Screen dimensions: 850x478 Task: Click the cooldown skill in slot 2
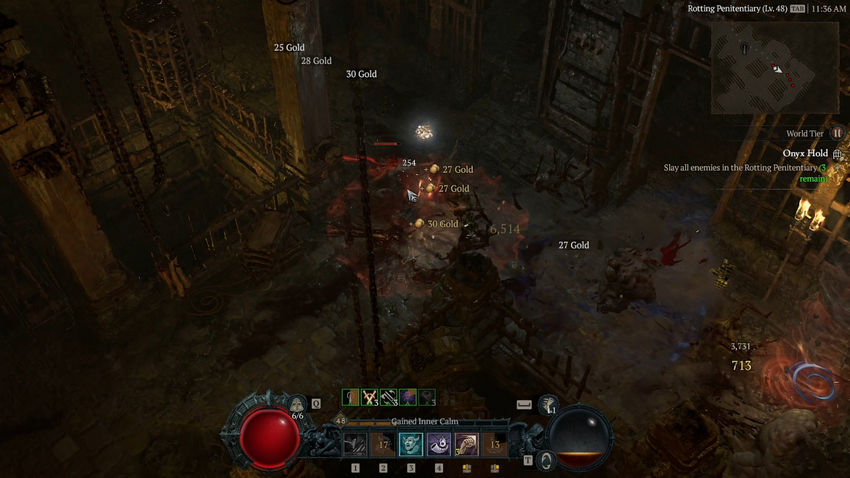click(383, 444)
